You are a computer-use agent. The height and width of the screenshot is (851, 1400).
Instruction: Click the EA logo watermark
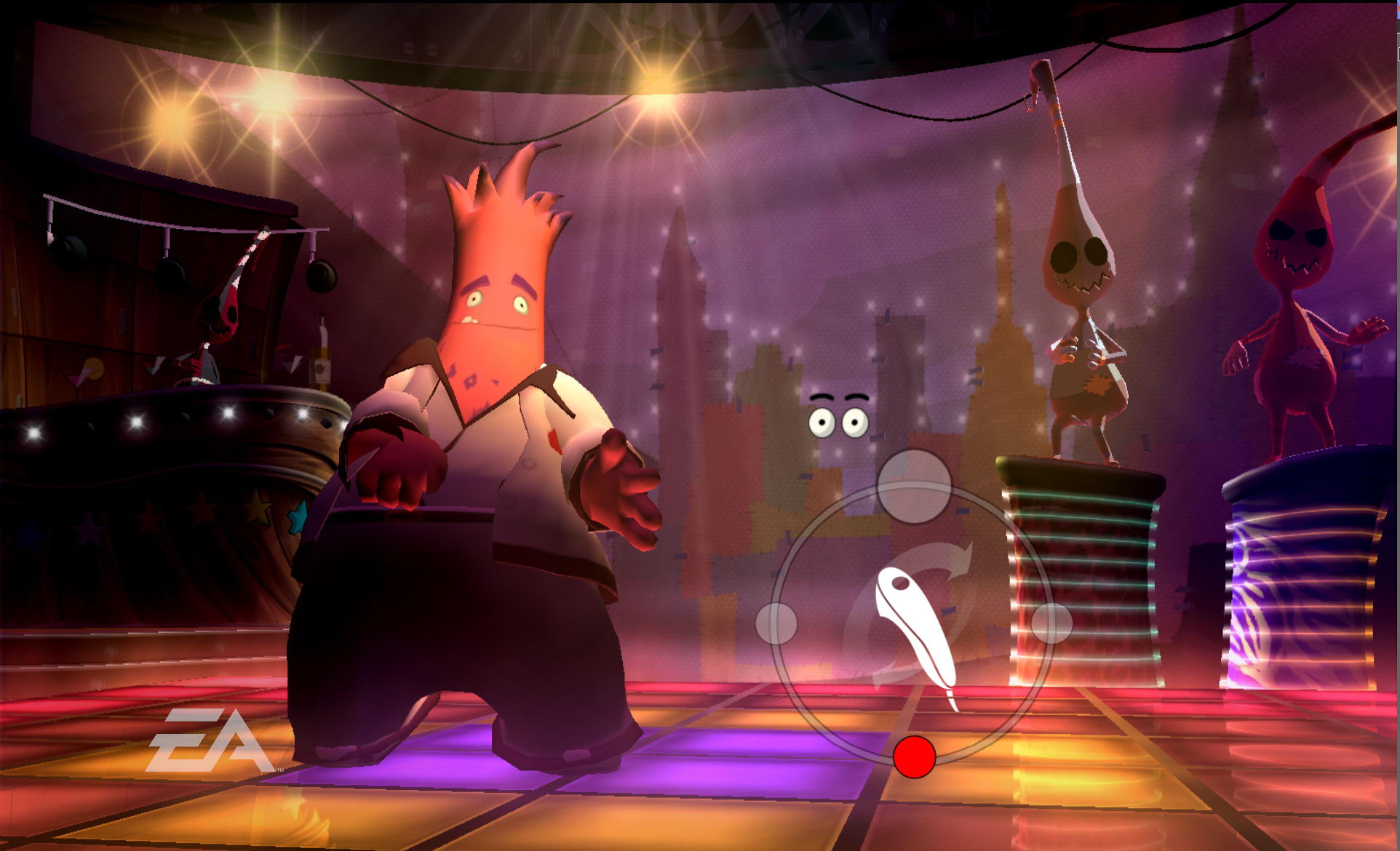pos(209,740)
